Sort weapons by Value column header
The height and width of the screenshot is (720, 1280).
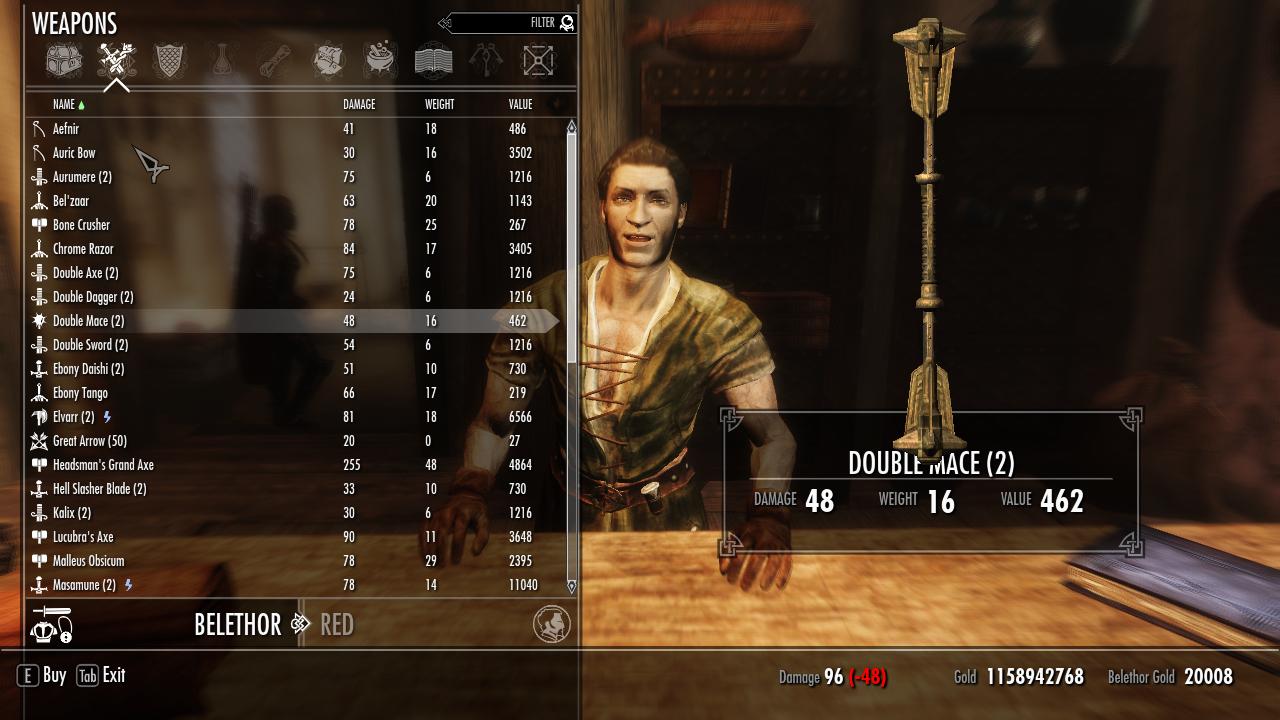point(520,104)
